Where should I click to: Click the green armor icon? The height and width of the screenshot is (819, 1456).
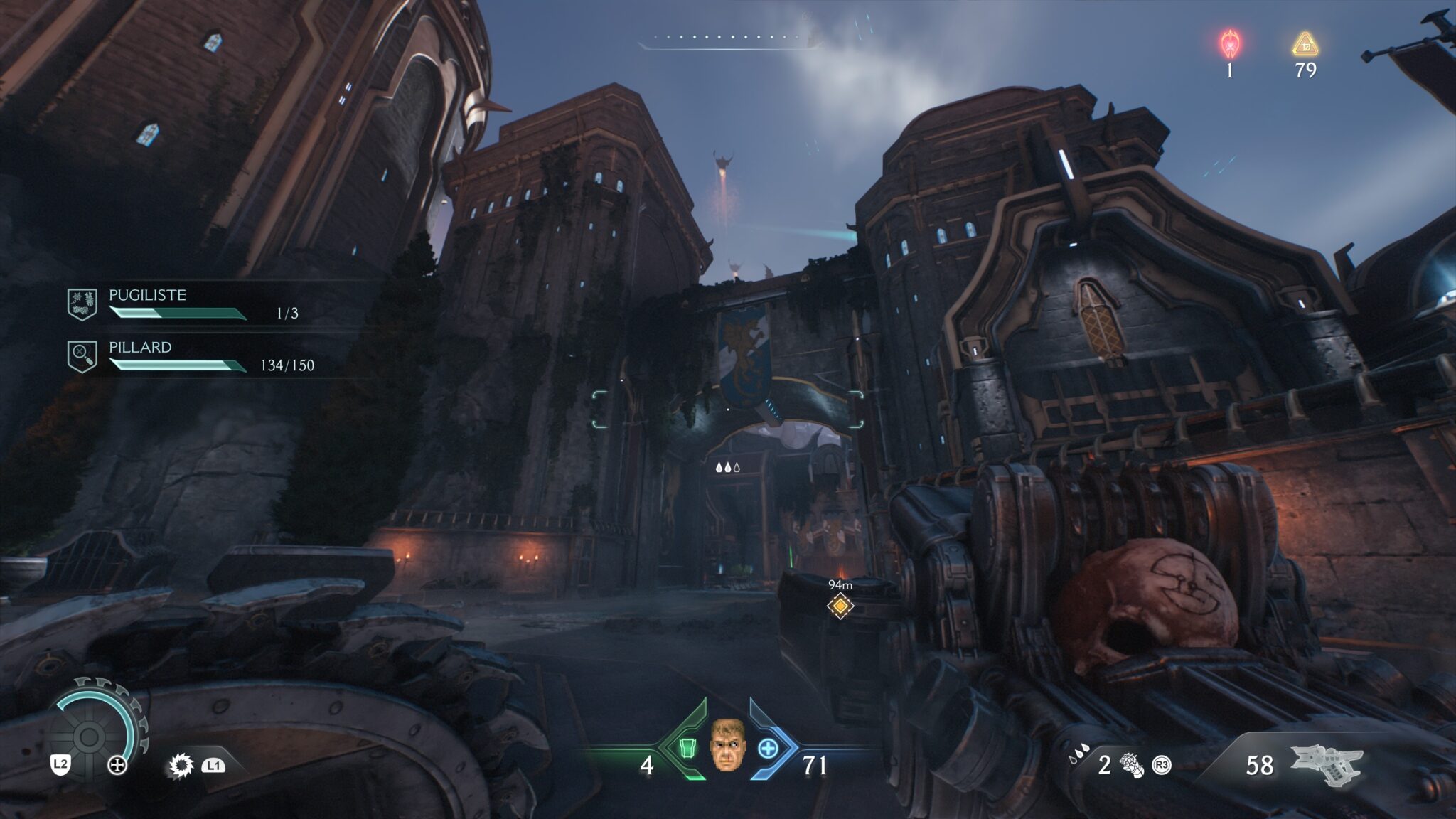[x=687, y=749]
